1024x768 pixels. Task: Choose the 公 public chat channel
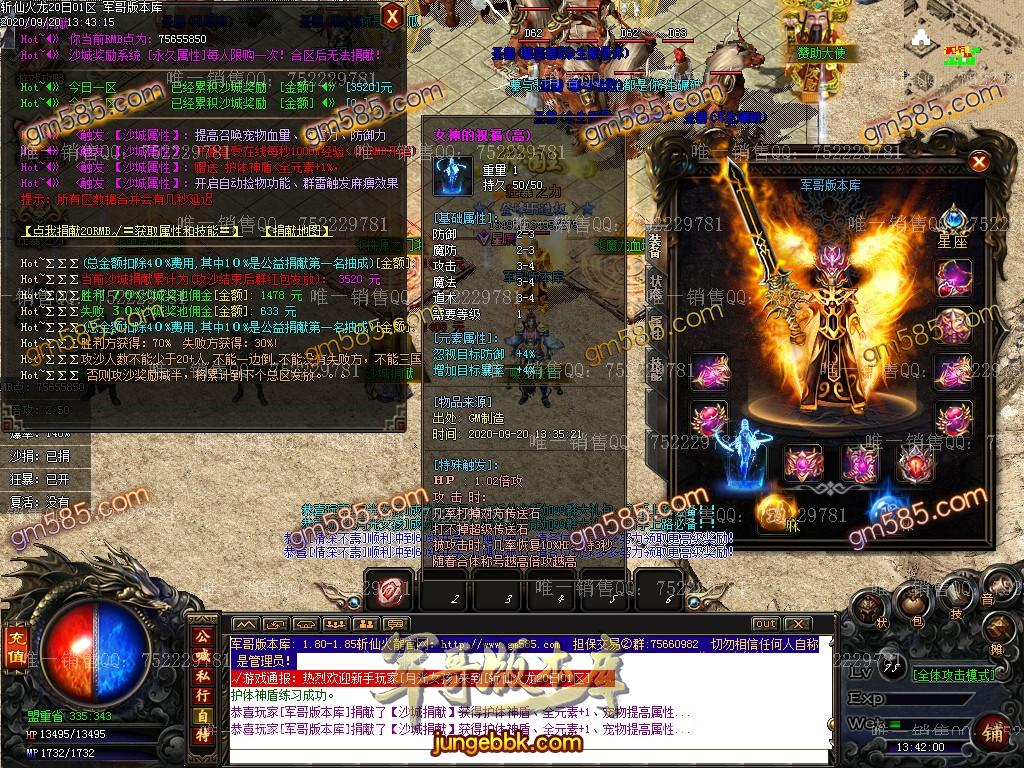click(x=203, y=636)
